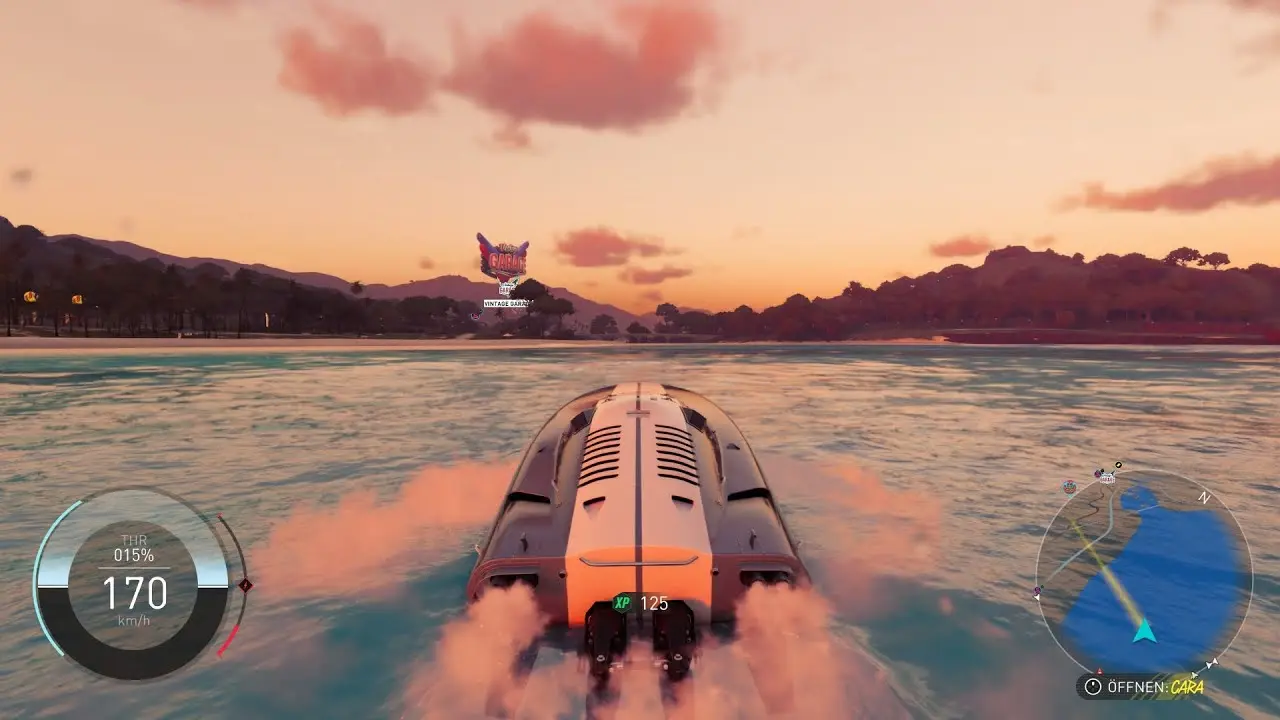Viewport: 1280px width, 720px height.
Task: Select the Vintage Garage waypoint marker
Action: [x=503, y=260]
